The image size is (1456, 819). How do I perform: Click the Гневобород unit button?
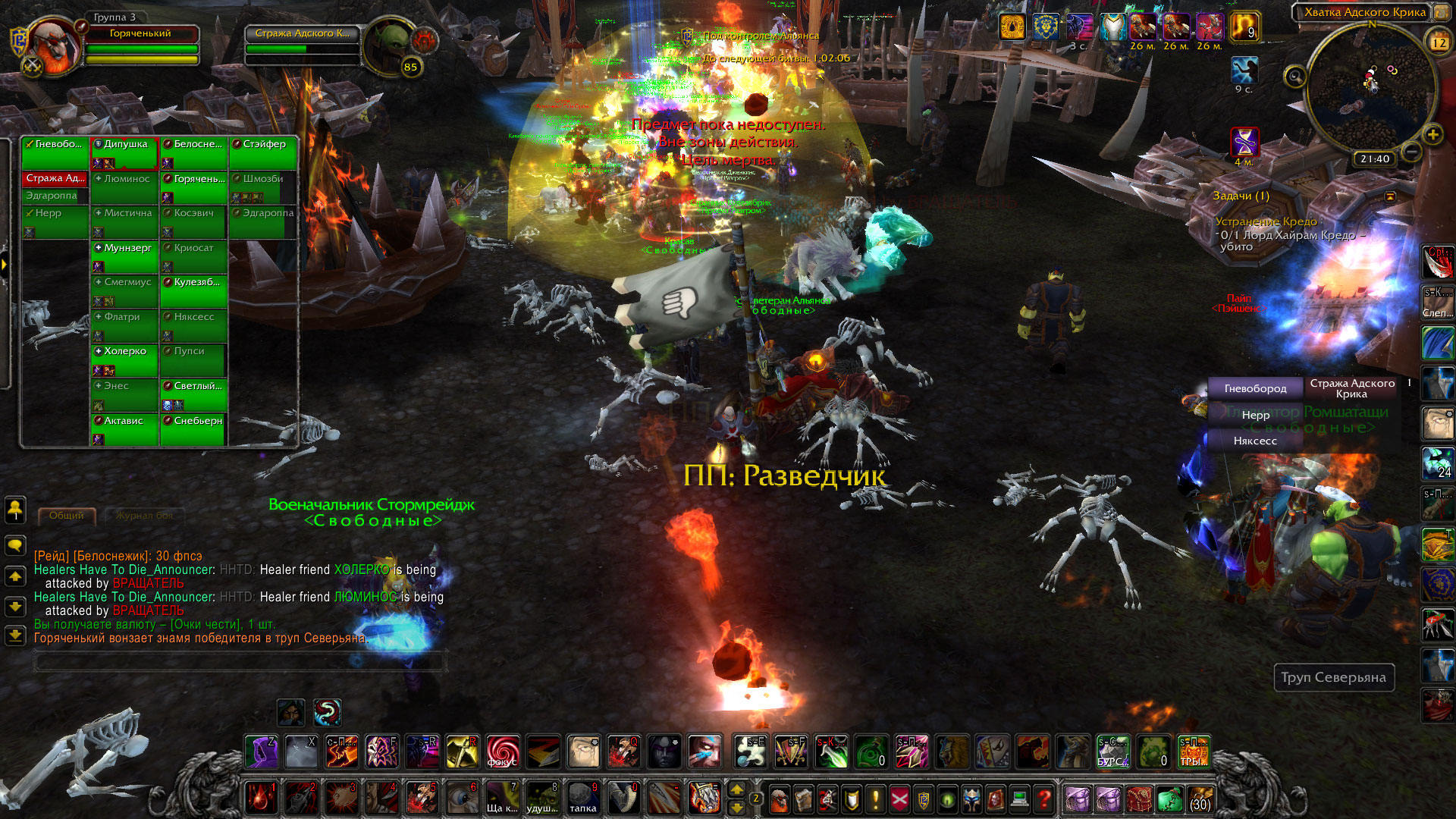[x=1255, y=388]
